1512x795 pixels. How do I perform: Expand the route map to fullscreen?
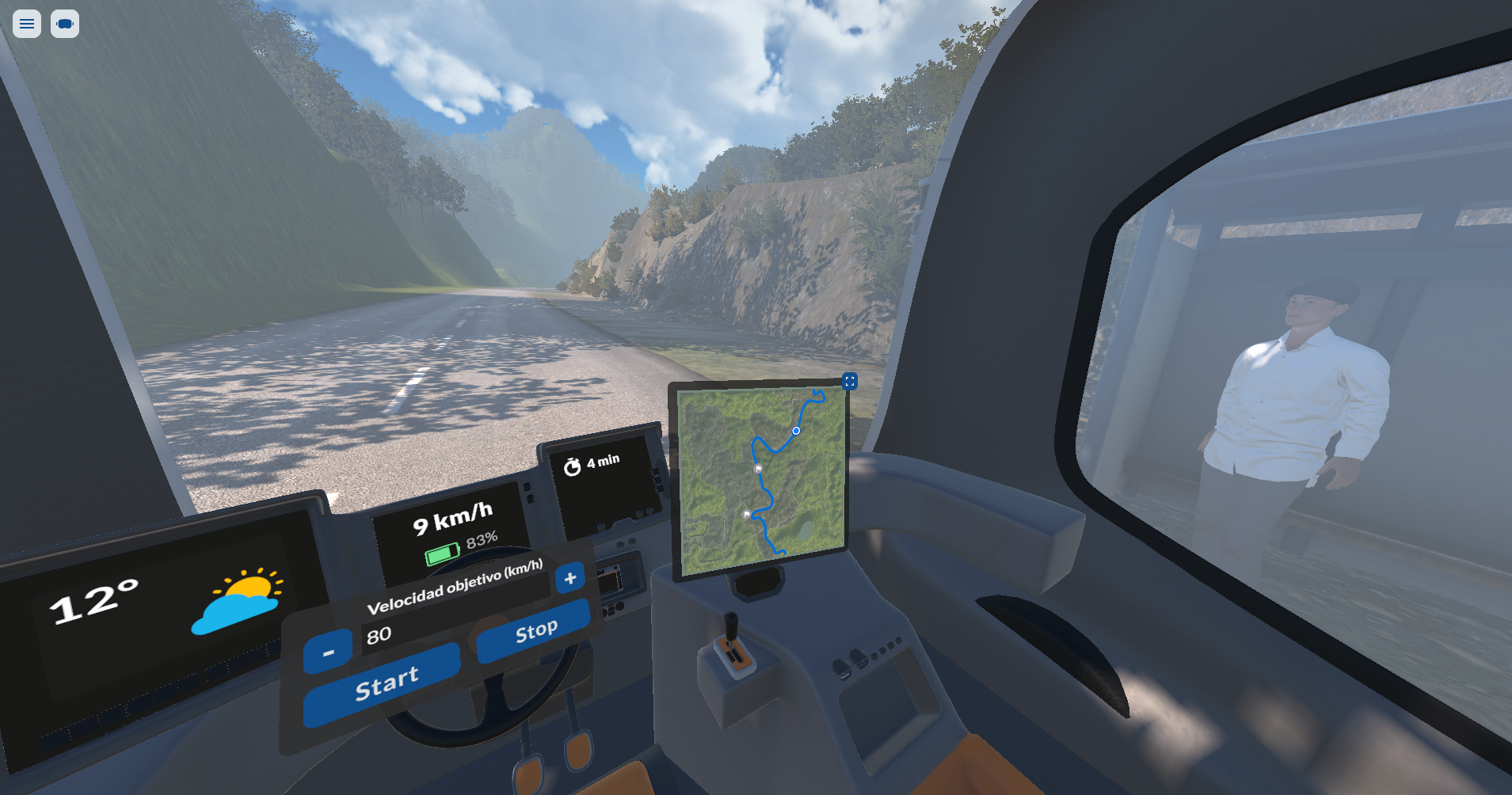(849, 382)
